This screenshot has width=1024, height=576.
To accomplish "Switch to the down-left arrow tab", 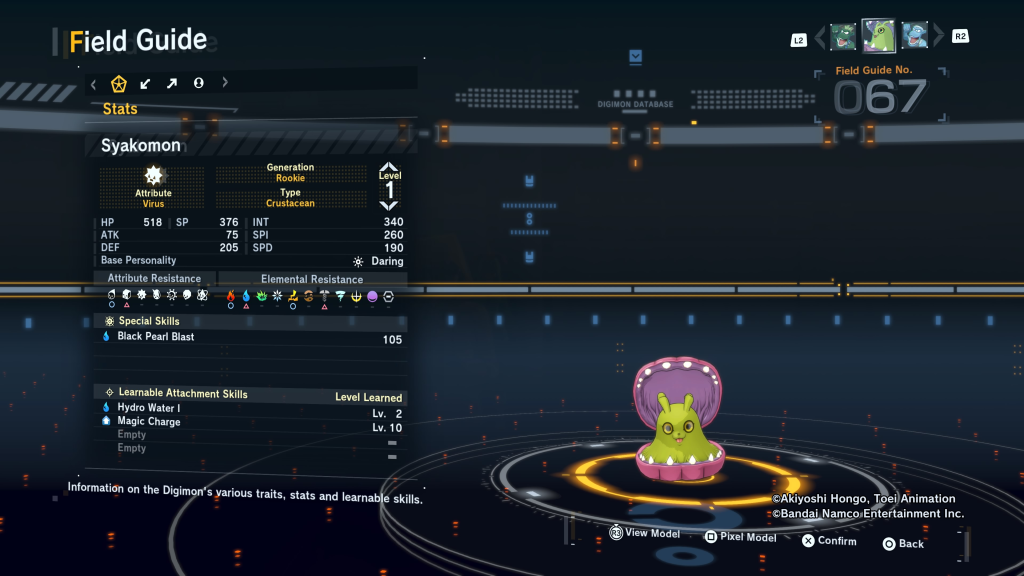I will tap(146, 83).
